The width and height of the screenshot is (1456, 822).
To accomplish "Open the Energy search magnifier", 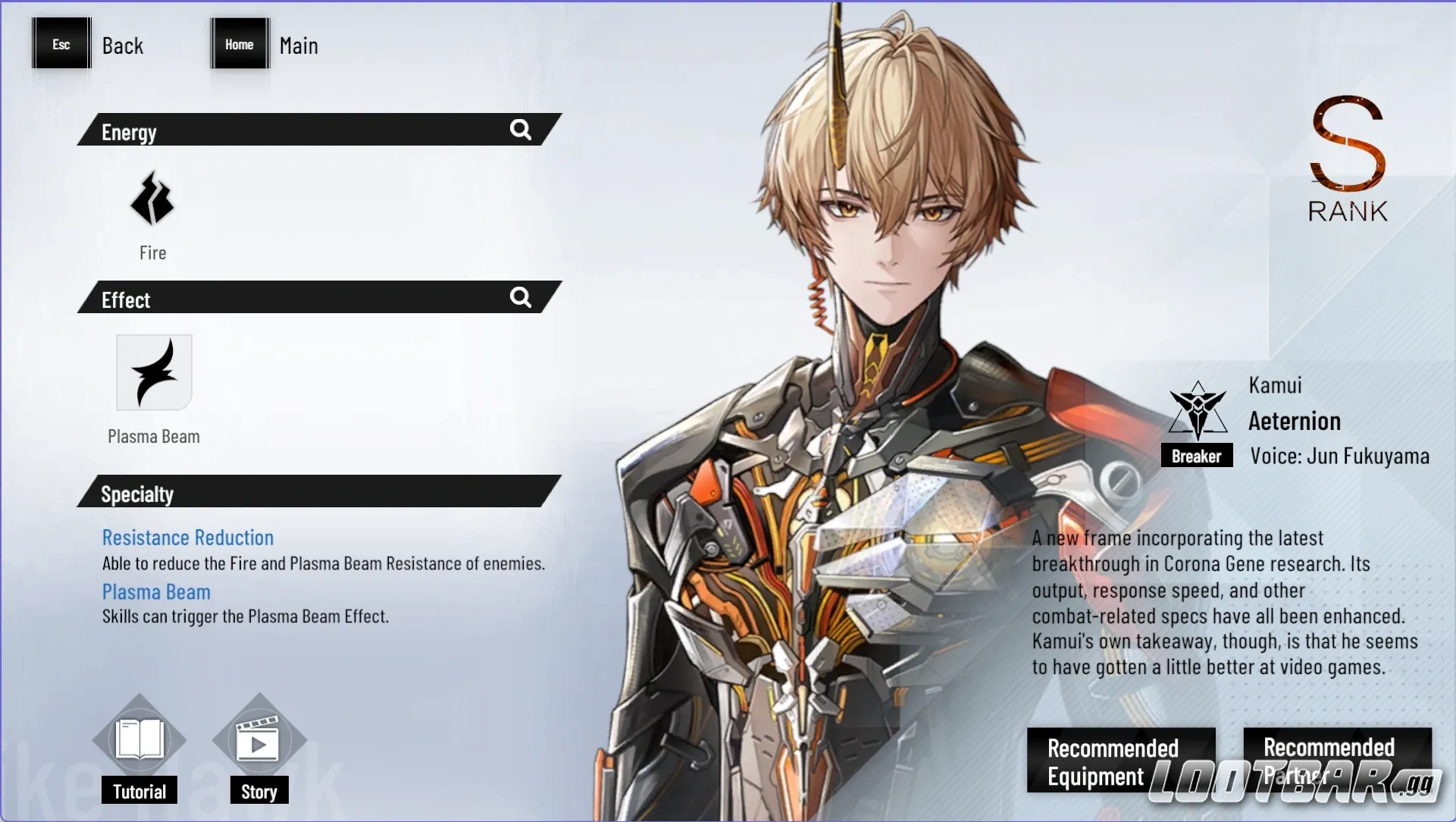I will pos(521,130).
